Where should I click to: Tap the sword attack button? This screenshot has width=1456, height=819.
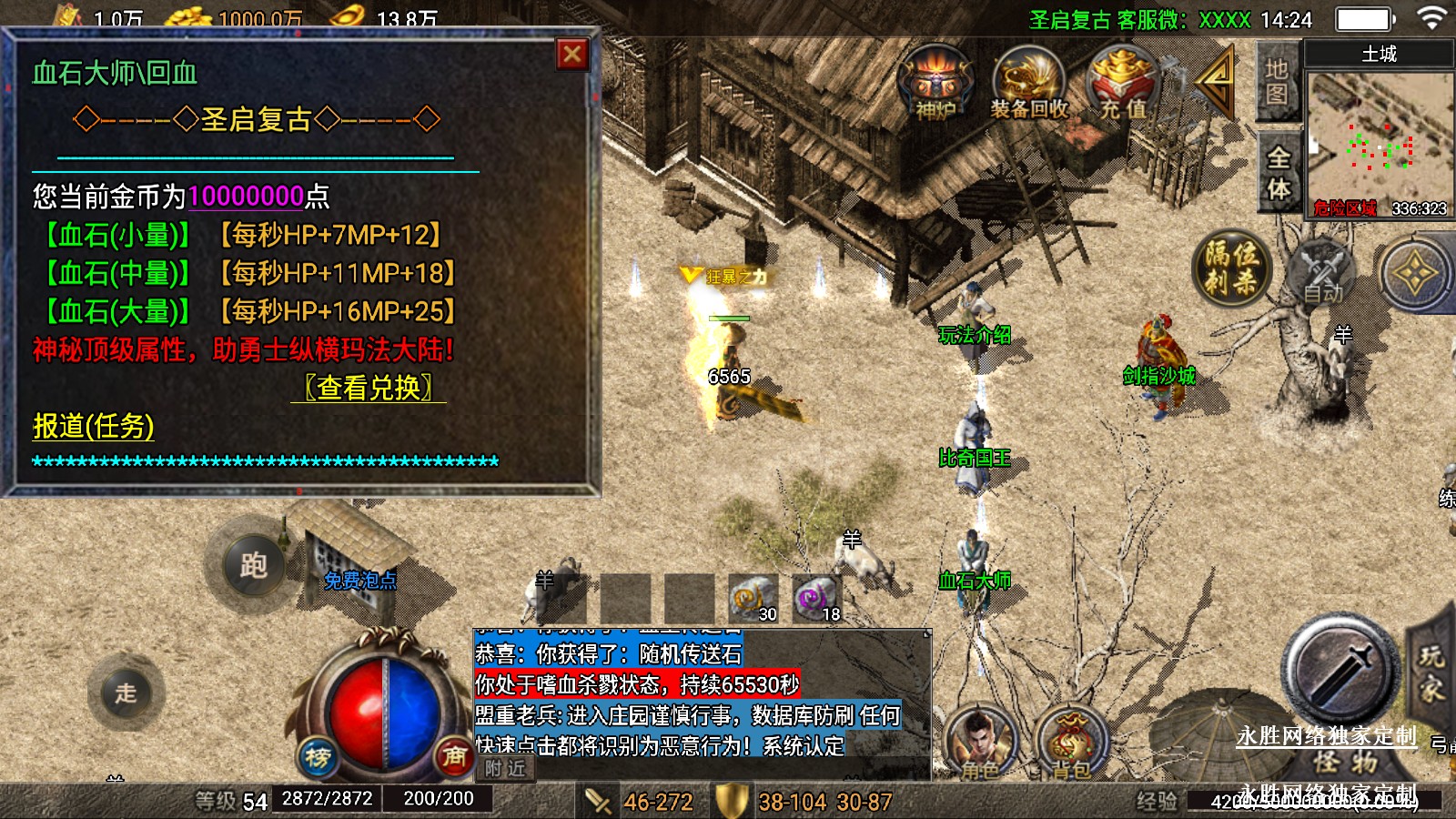1340,671
